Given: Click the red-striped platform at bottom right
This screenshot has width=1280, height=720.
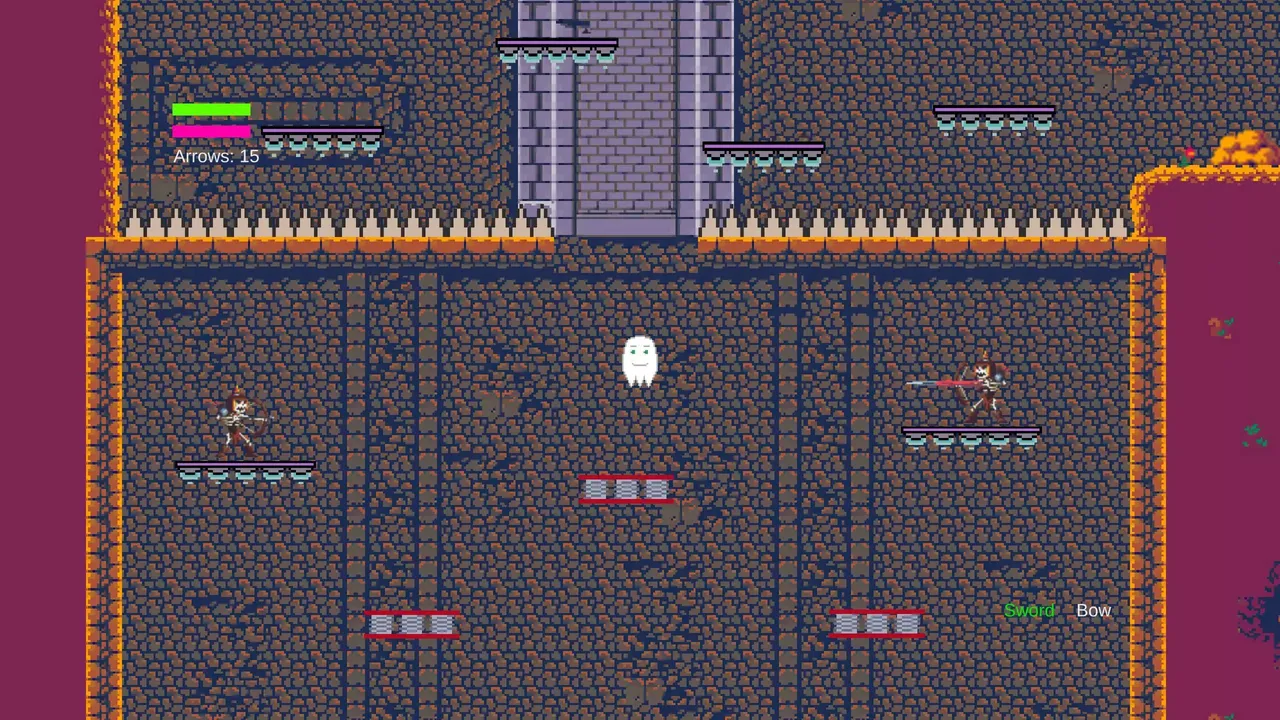Looking at the screenshot, I should (x=877, y=624).
